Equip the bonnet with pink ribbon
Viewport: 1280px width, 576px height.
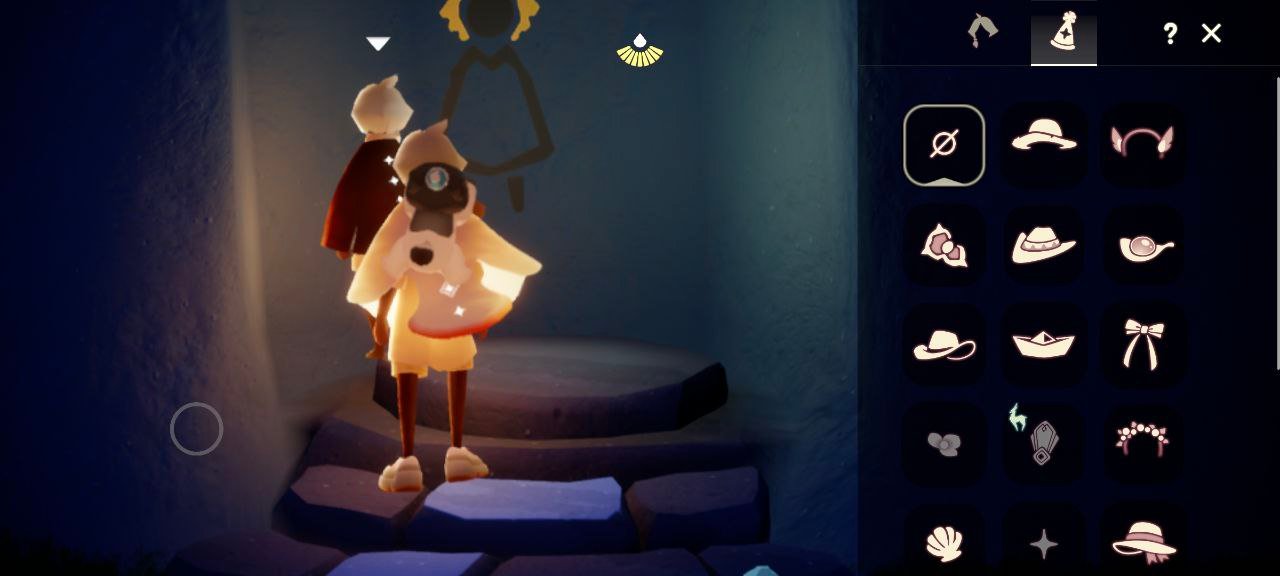1143,541
